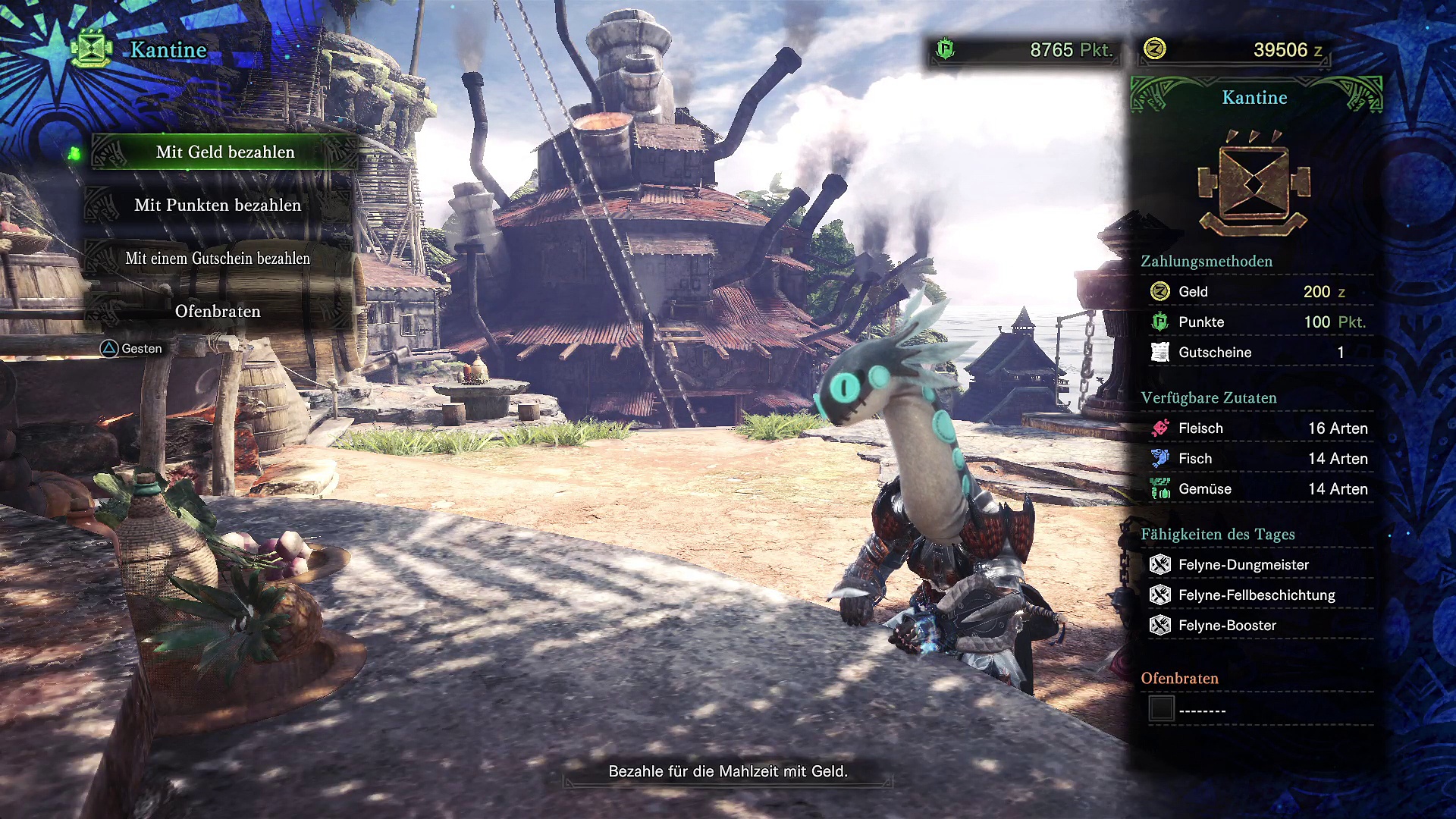Pick 'Mit einem Gutschein bezahlen'

[x=218, y=259]
